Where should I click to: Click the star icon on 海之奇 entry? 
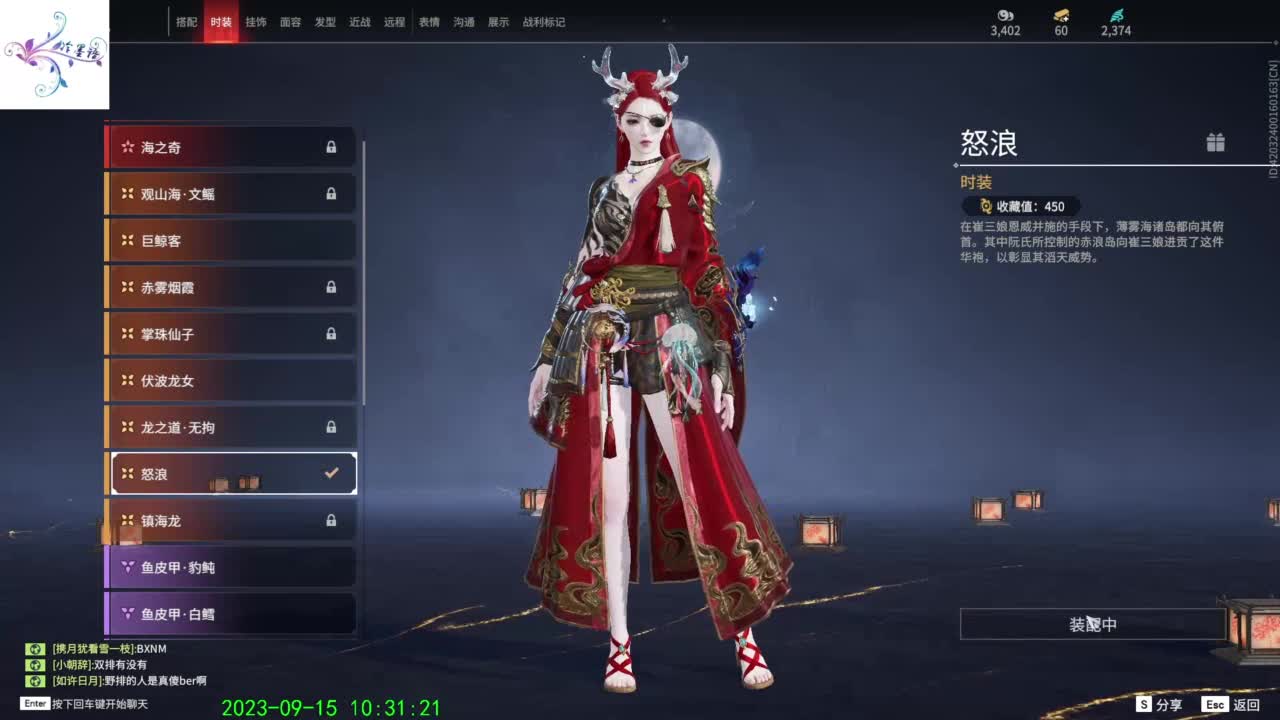126,147
